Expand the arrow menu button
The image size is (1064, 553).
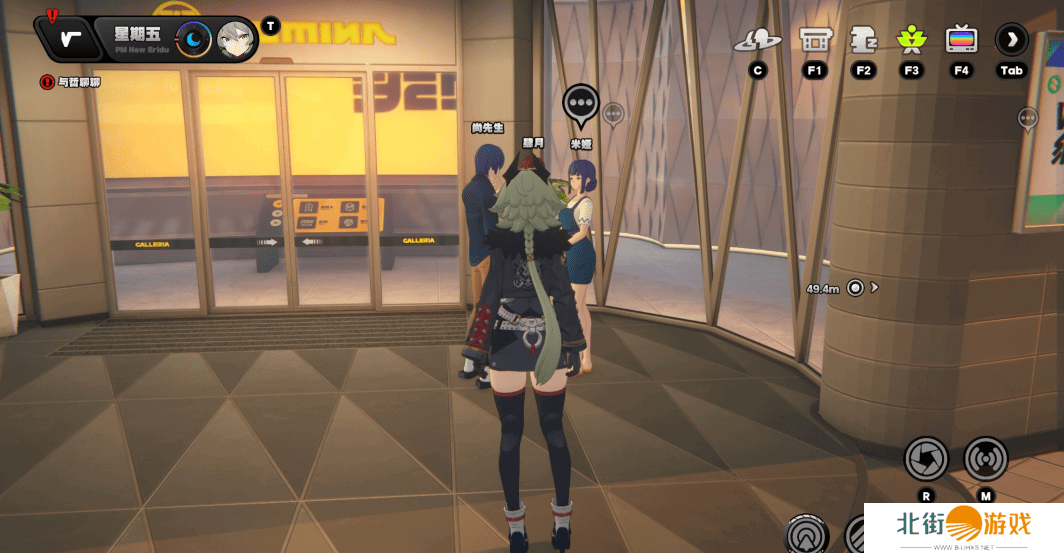(x=1012, y=40)
